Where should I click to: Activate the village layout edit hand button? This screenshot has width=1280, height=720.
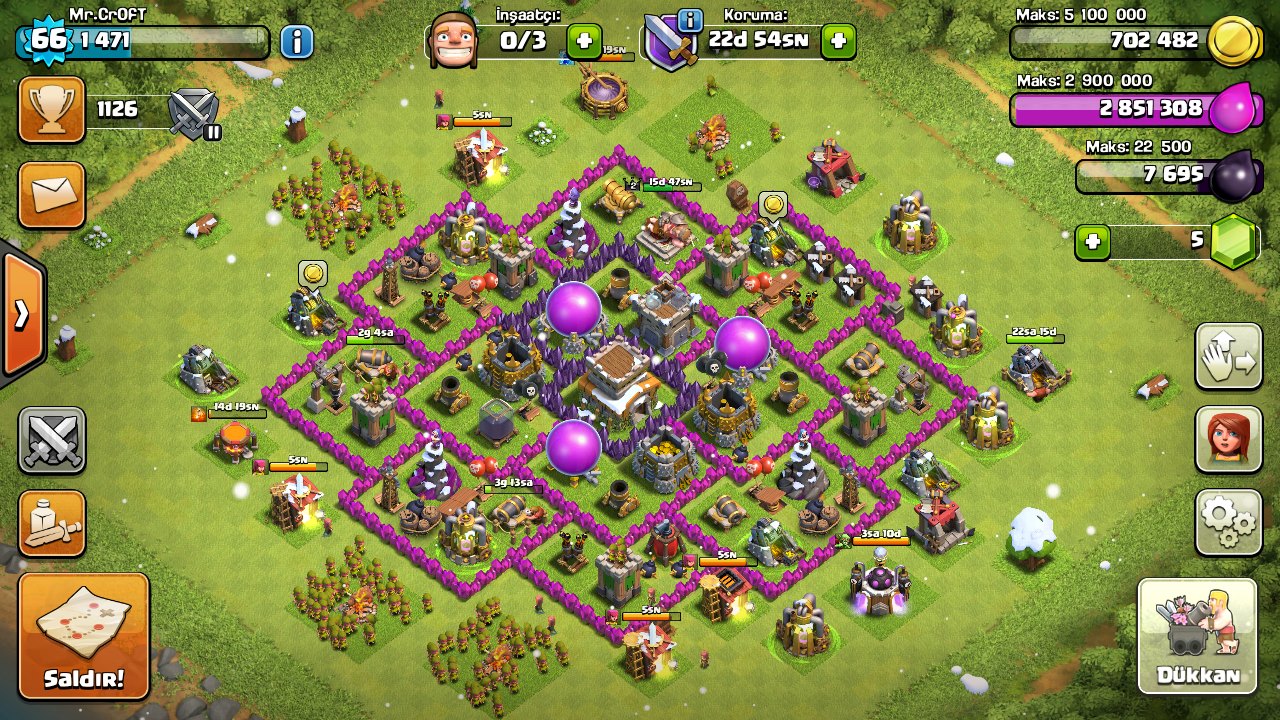tap(1228, 357)
